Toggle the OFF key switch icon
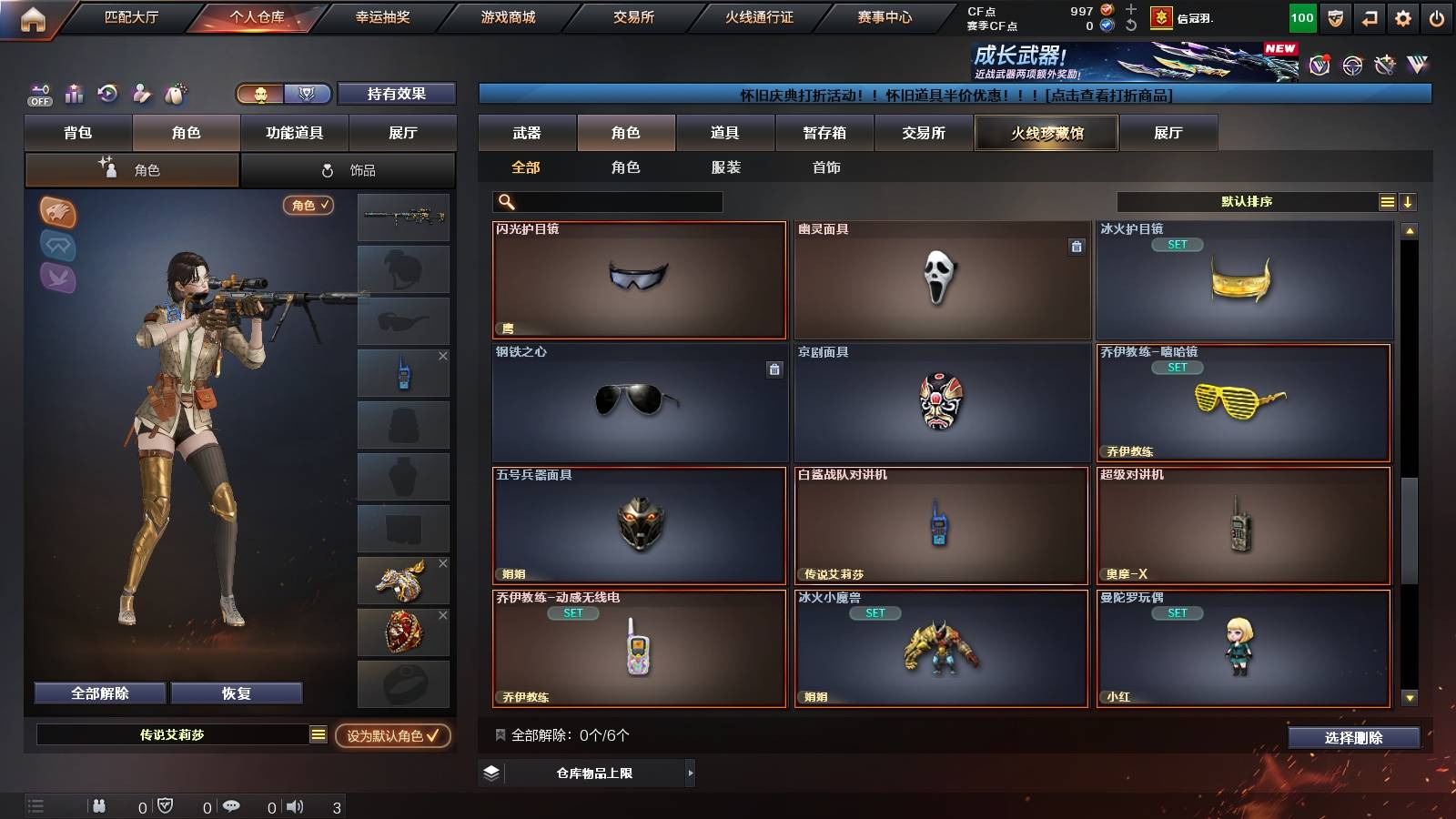1456x819 pixels. click(x=38, y=94)
